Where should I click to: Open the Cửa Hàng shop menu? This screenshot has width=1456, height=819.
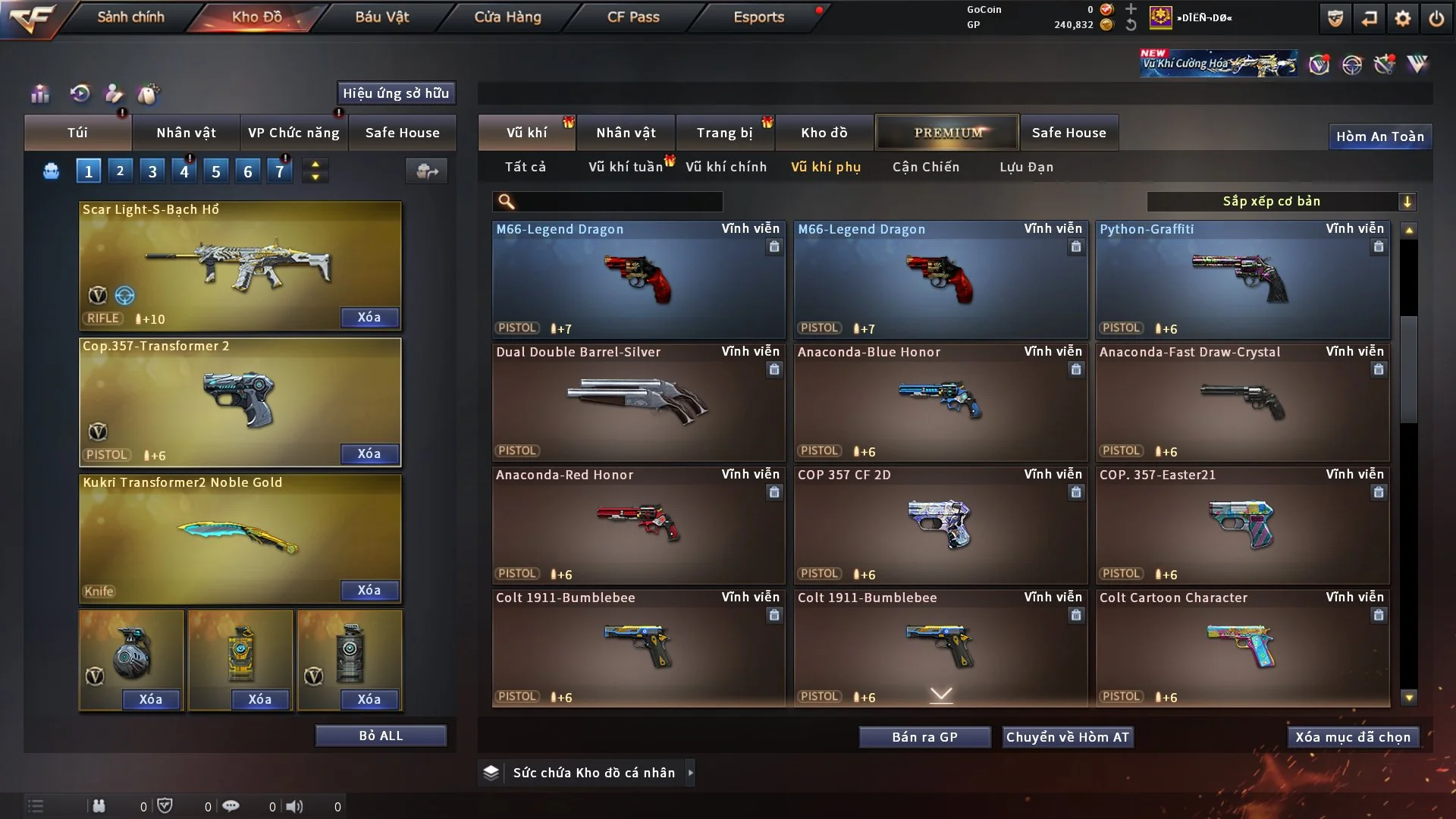(x=507, y=17)
